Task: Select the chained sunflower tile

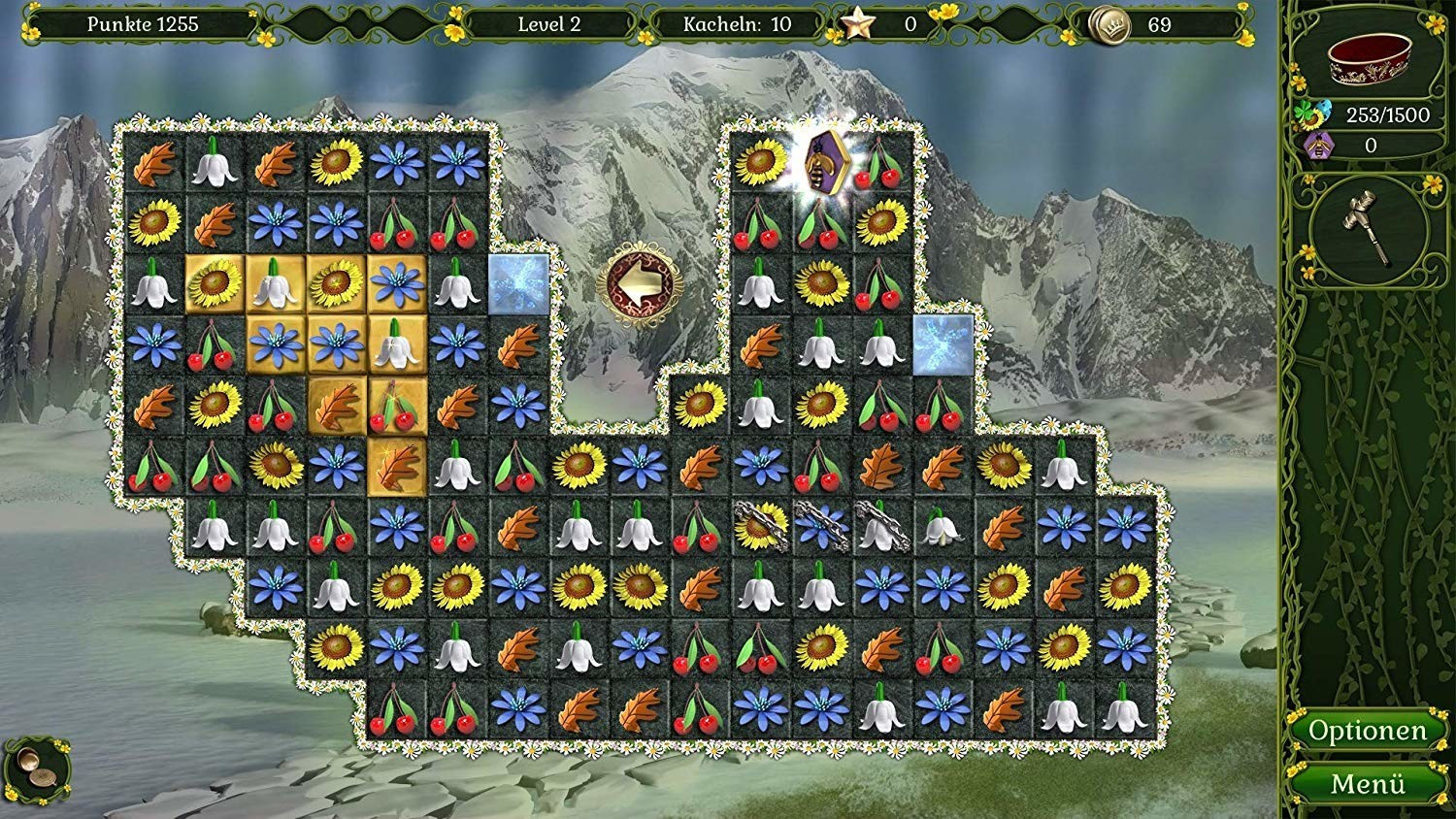Action: click(760, 526)
